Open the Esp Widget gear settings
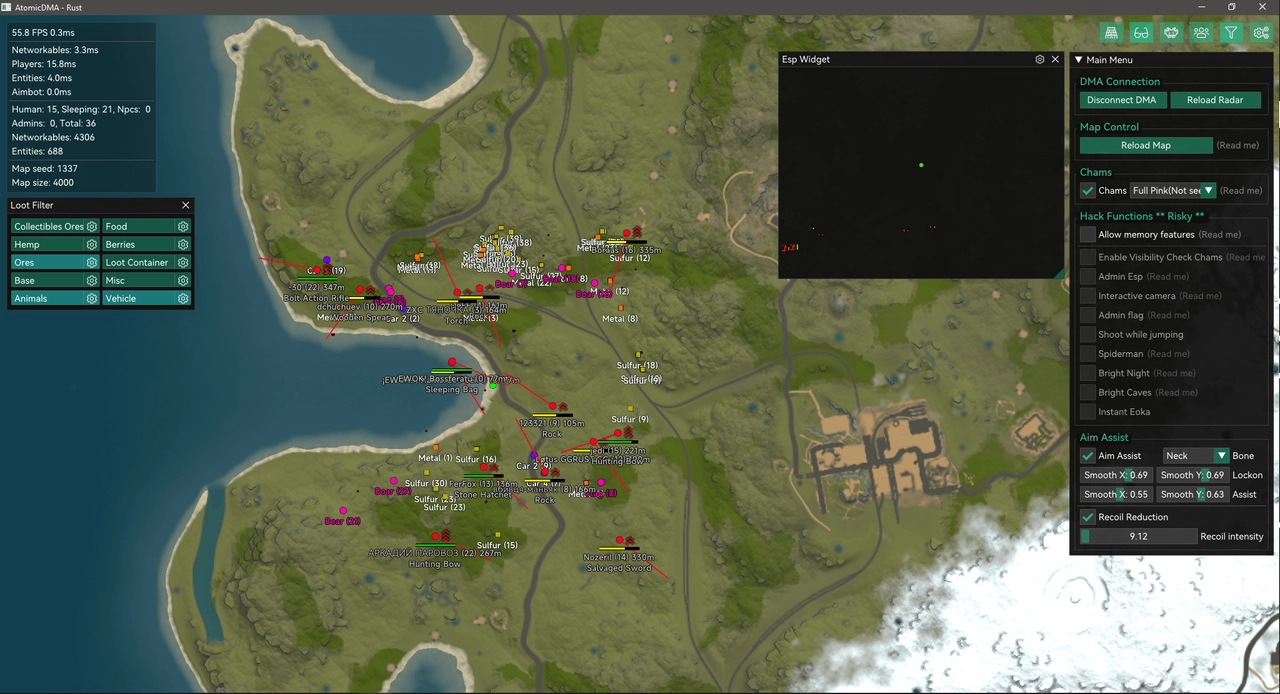The height and width of the screenshot is (694, 1280). pos(1040,60)
